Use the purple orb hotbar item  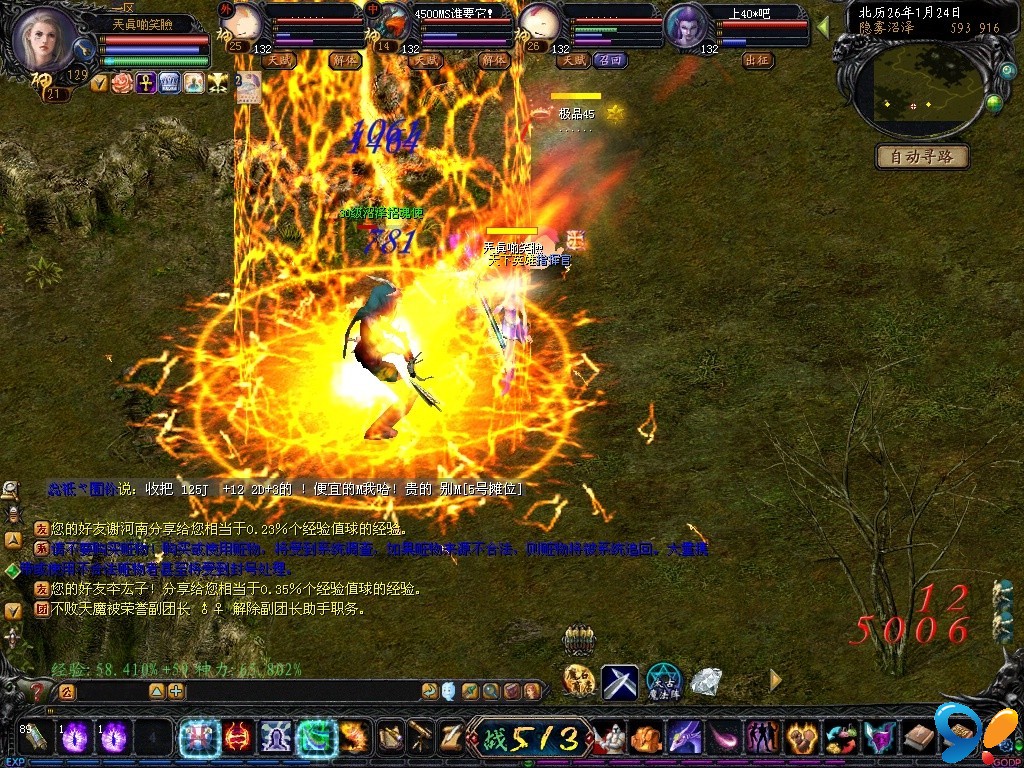pos(75,738)
